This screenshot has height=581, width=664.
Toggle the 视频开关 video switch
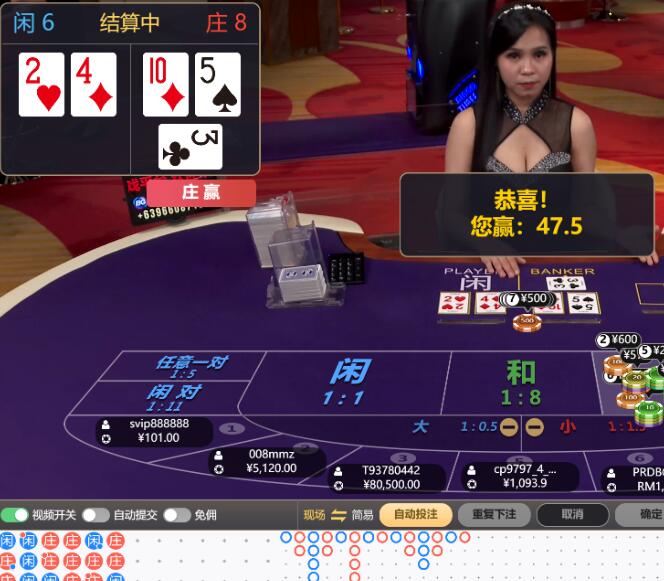[x=15, y=515]
